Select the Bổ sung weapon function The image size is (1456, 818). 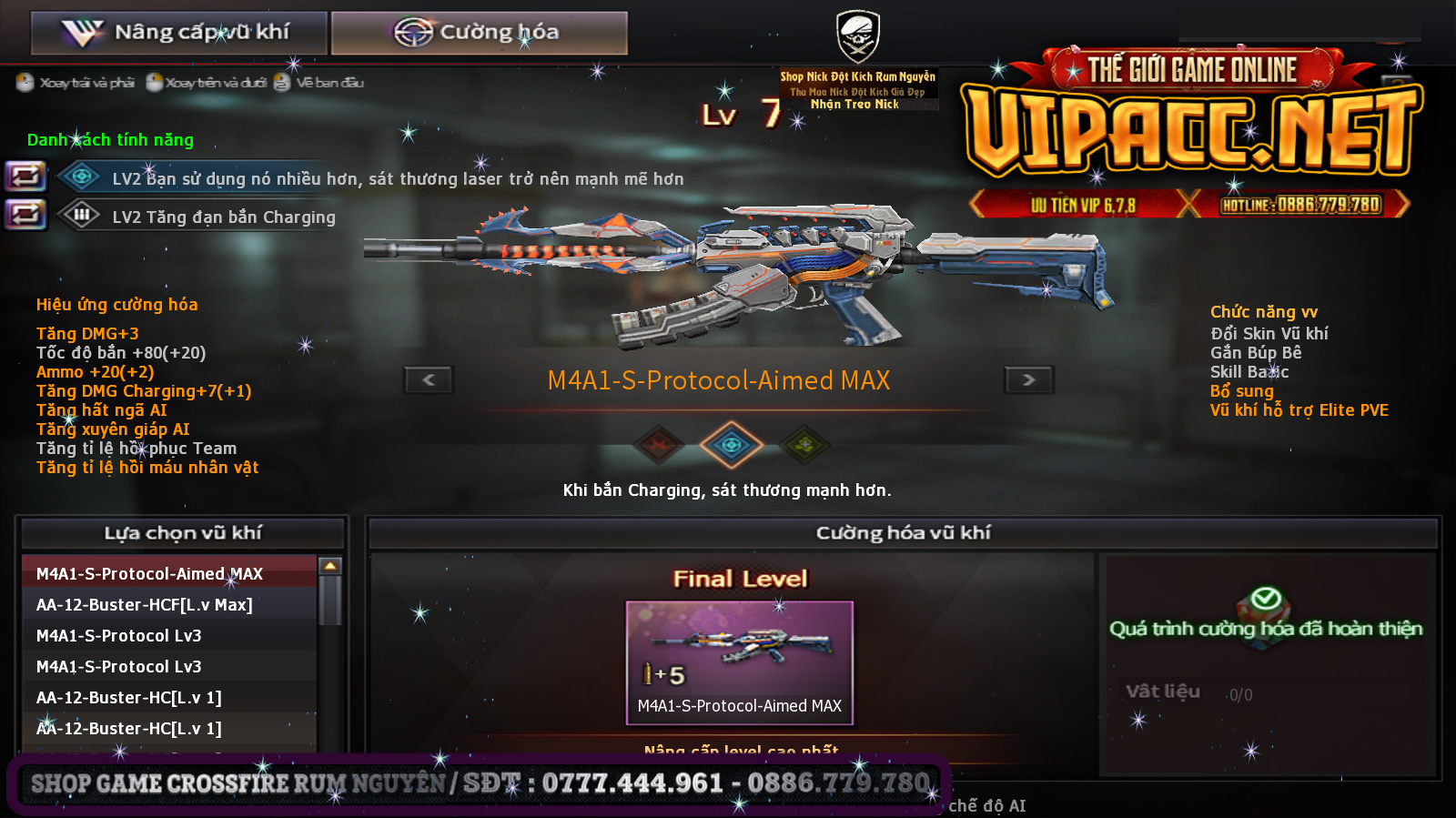pyautogui.click(x=1241, y=391)
